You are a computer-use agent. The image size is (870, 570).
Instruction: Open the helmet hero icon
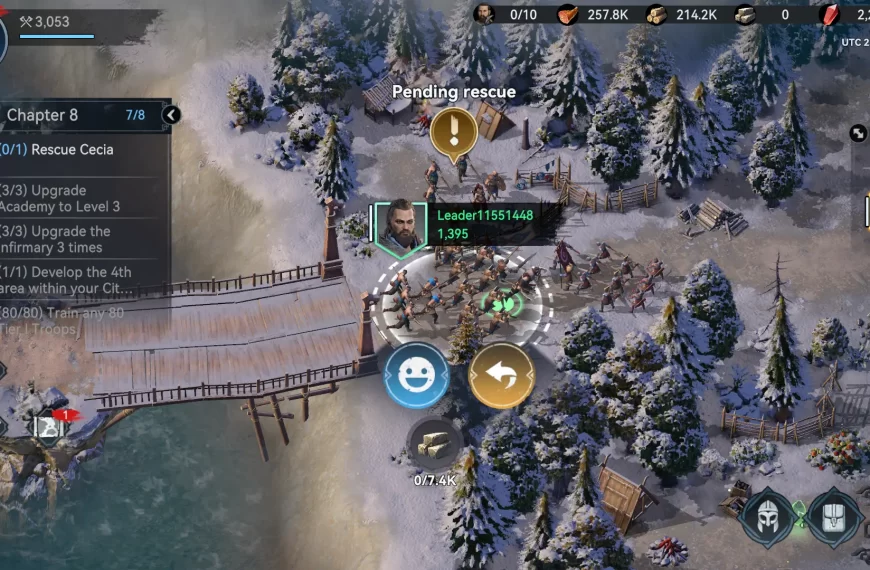tap(767, 515)
